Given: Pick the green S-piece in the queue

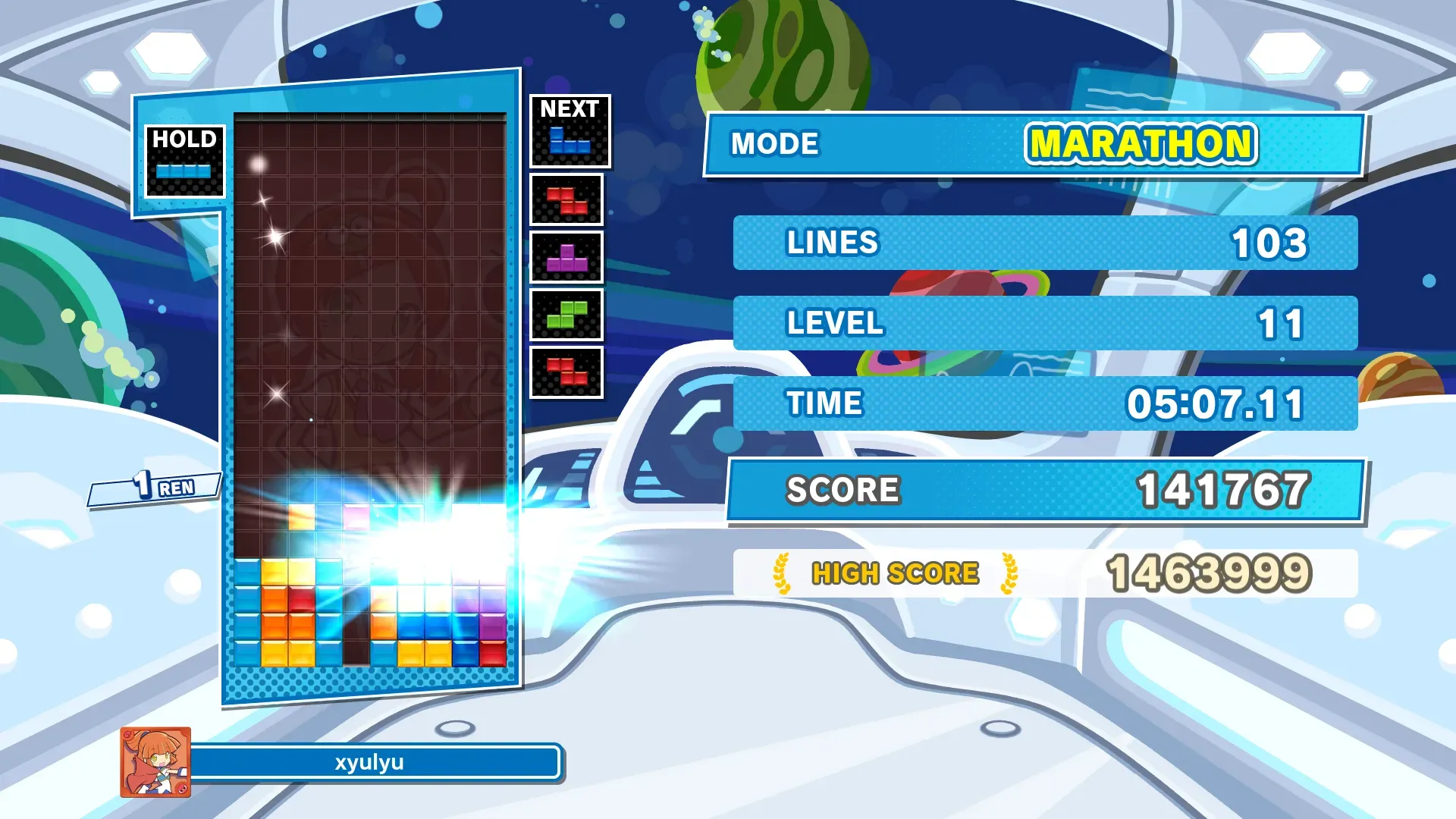Looking at the screenshot, I should (x=566, y=315).
